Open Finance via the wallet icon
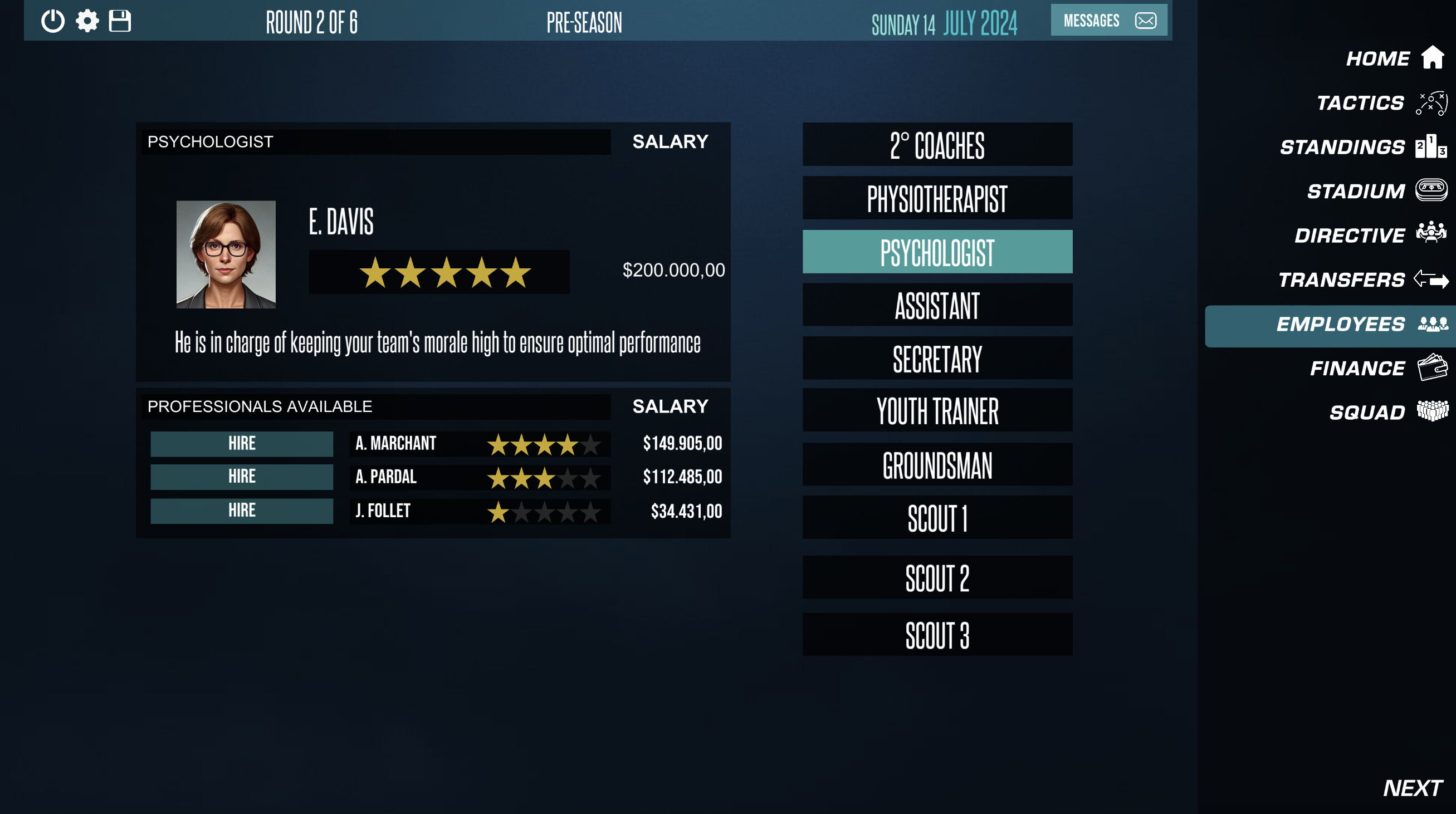The height and width of the screenshot is (814, 1456). click(1431, 367)
